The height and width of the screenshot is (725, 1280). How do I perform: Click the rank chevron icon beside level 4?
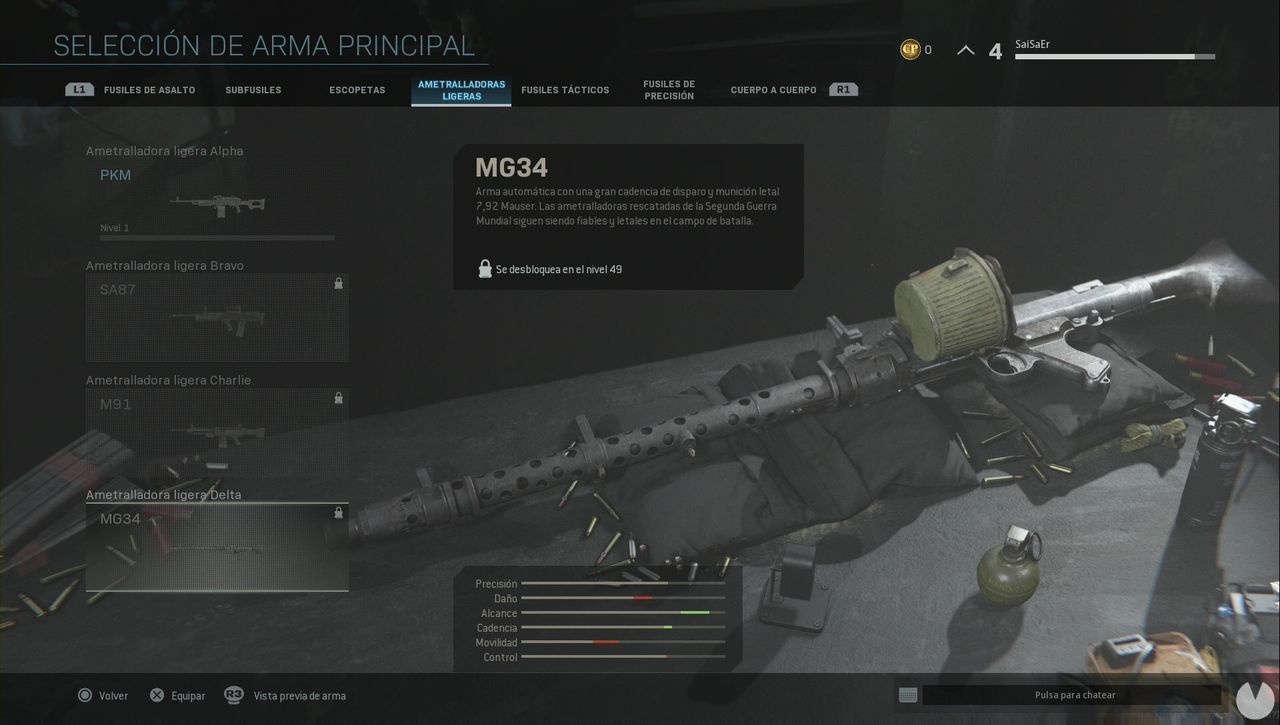point(965,48)
